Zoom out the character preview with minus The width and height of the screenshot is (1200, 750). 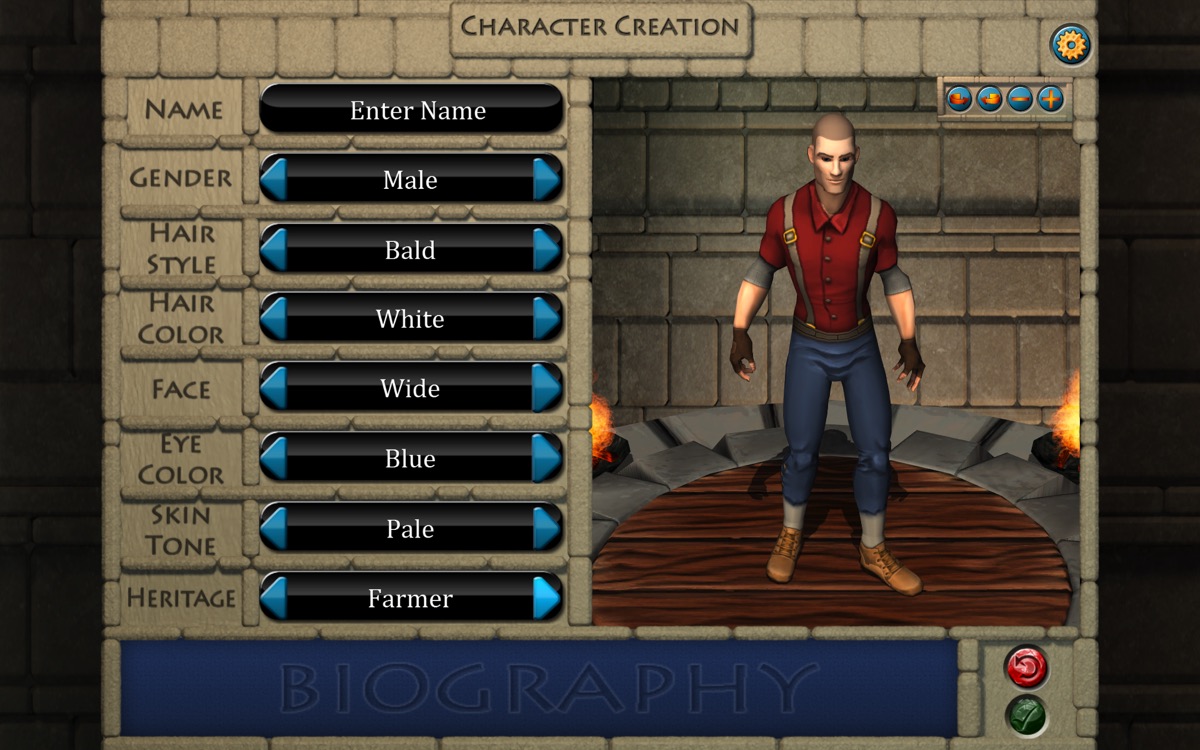[x=1020, y=99]
